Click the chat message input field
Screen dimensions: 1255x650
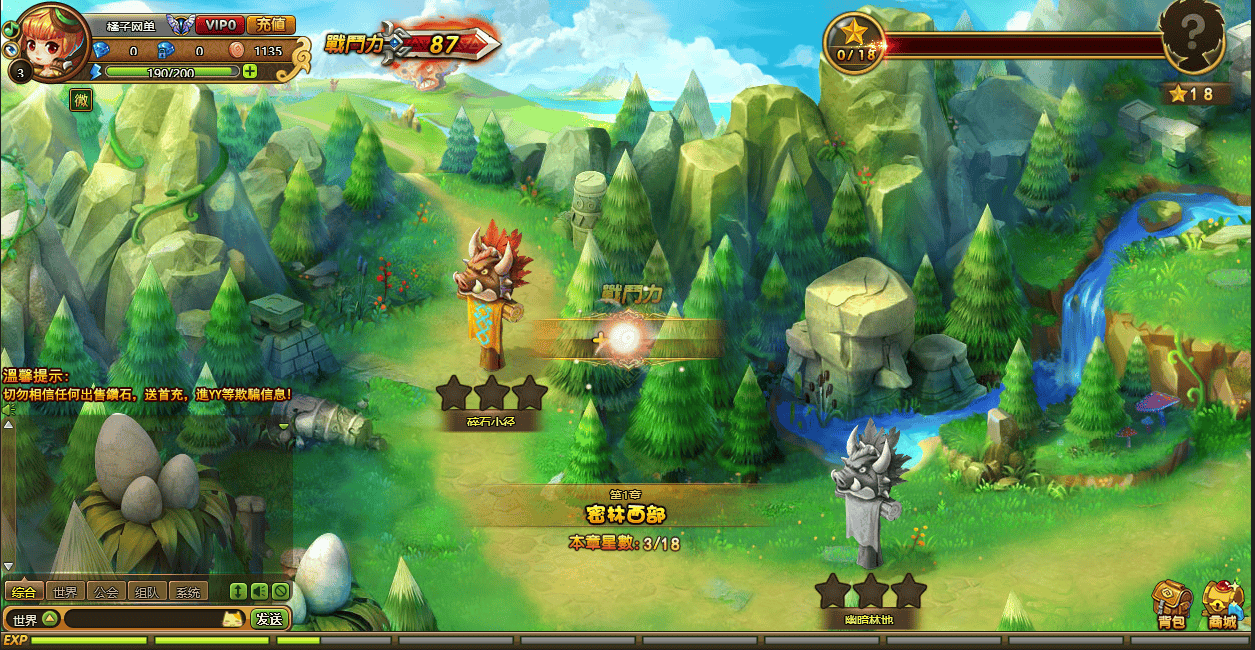tap(140, 619)
